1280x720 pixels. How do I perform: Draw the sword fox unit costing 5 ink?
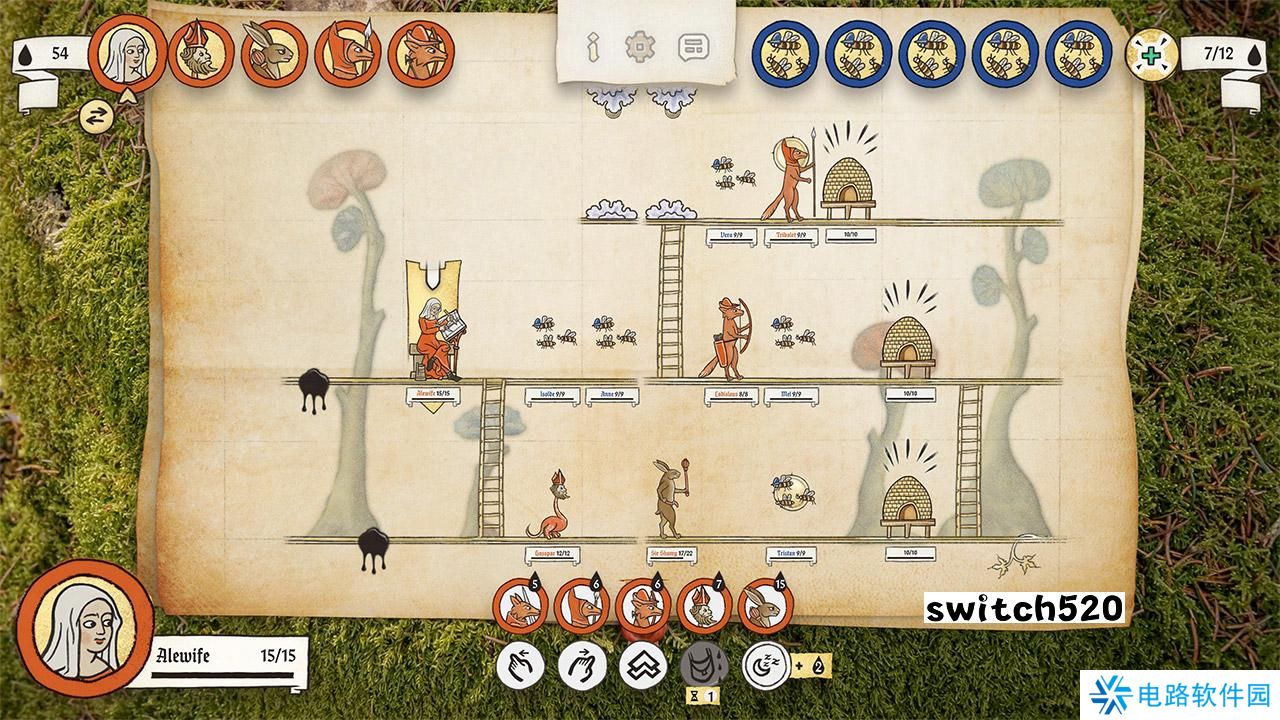click(520, 607)
